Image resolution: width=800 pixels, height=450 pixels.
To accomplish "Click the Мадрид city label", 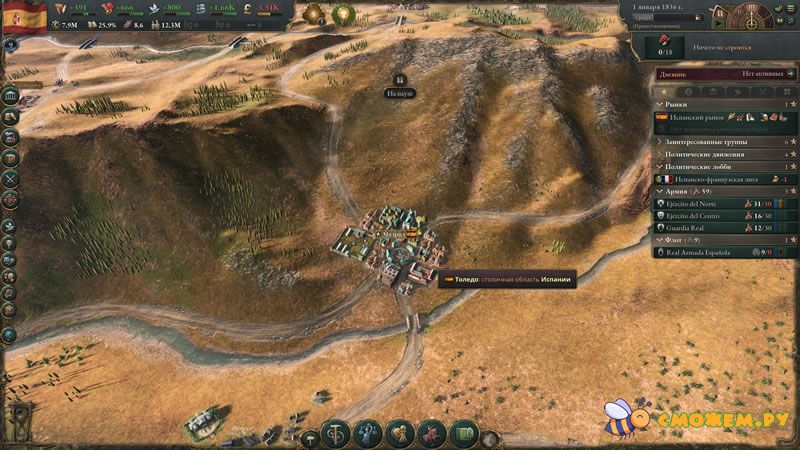I will [394, 231].
